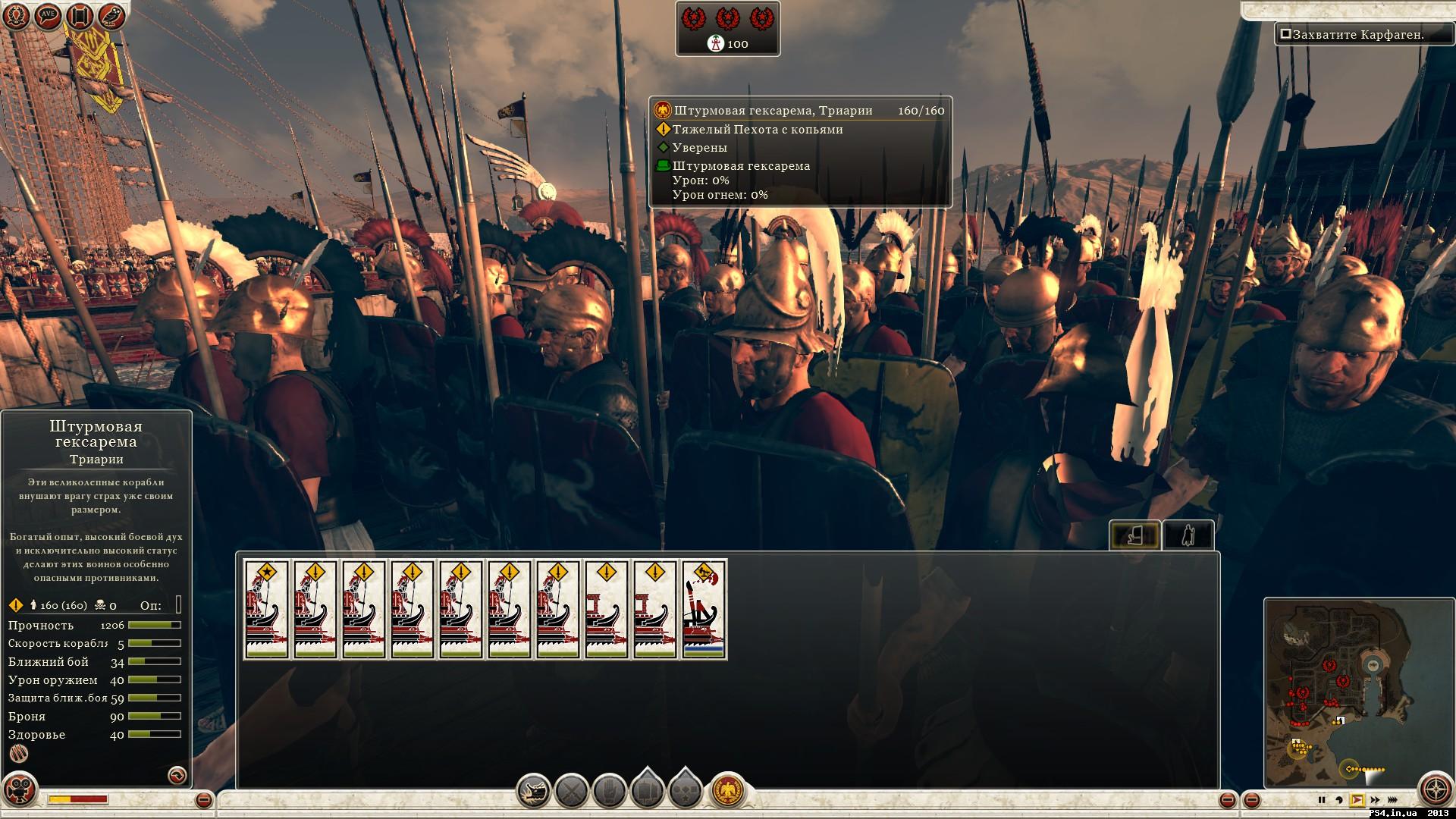Open the unit group shapes button
This screenshot has width=1456, height=819.
click(x=685, y=792)
